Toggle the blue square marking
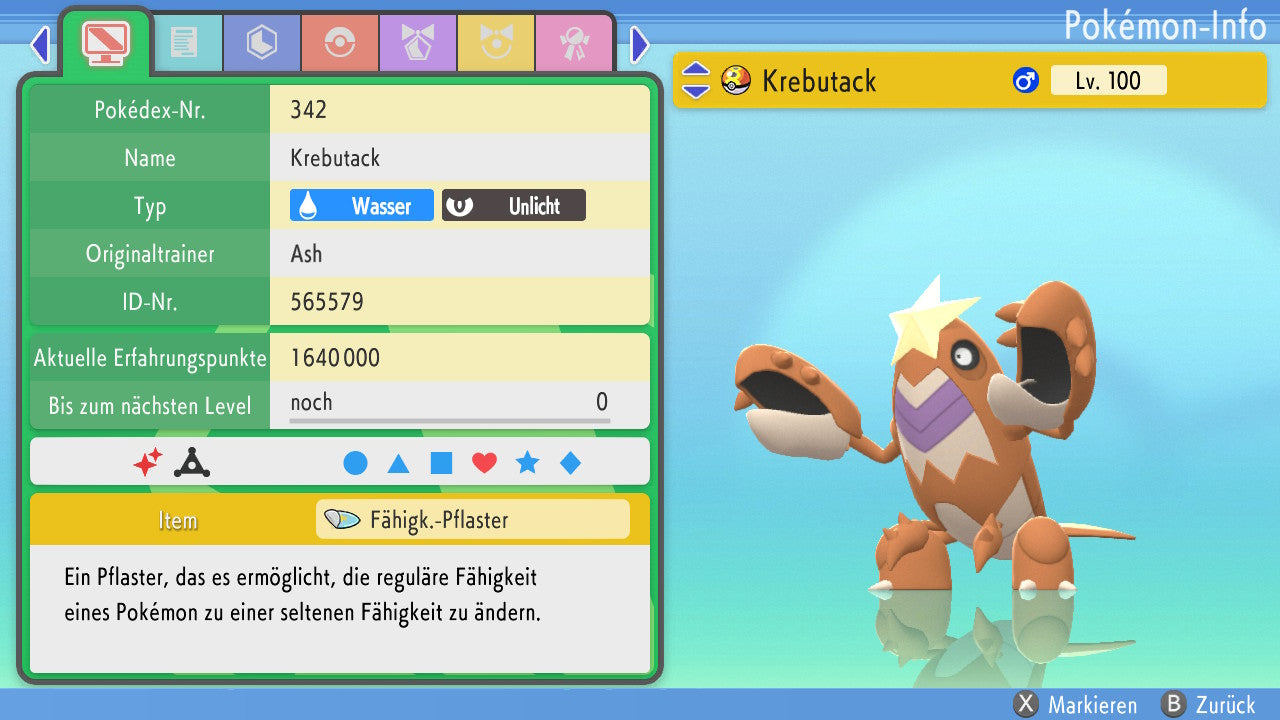 click(441, 463)
